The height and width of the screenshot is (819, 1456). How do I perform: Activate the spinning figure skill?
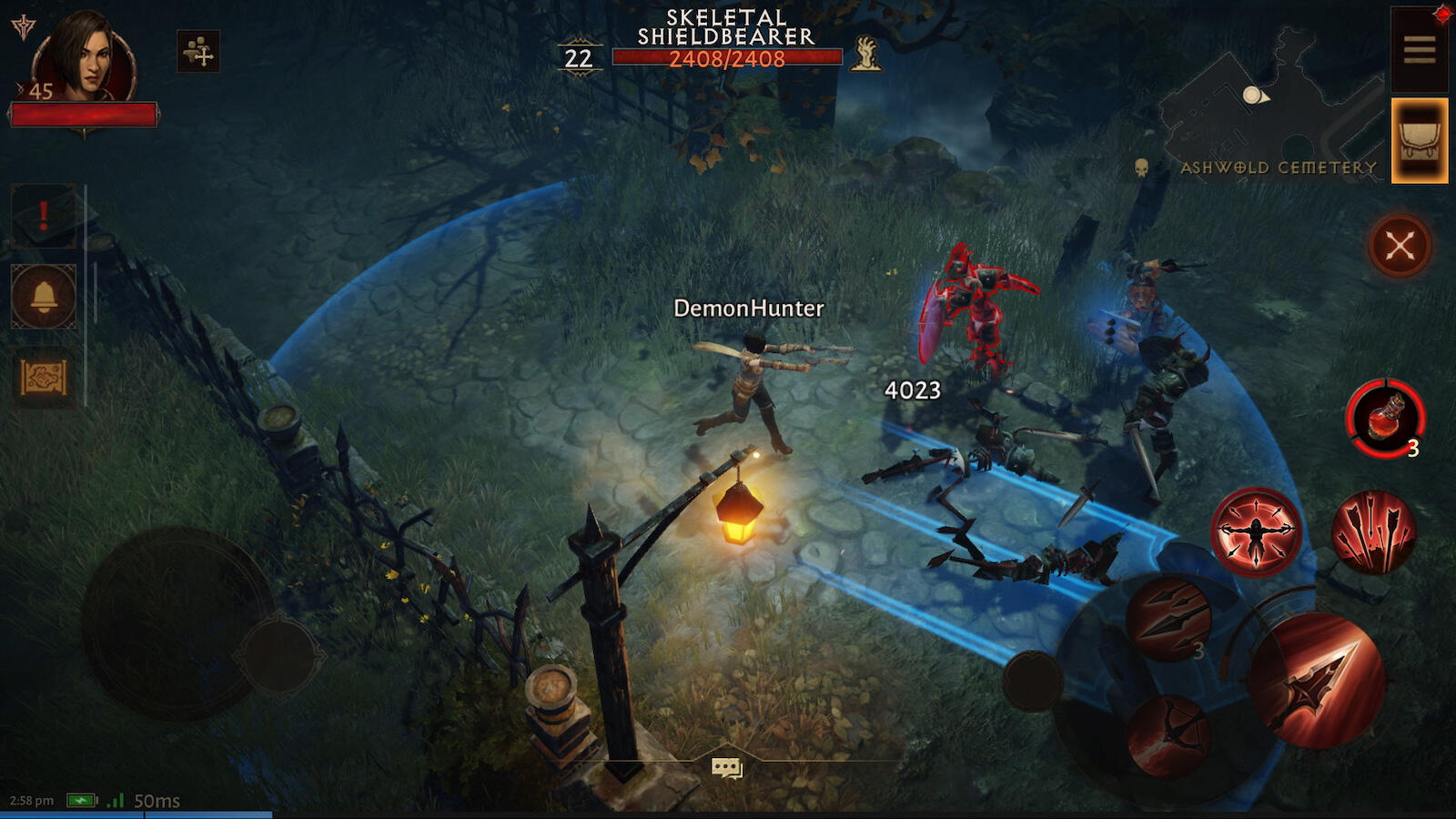[x=1256, y=531]
